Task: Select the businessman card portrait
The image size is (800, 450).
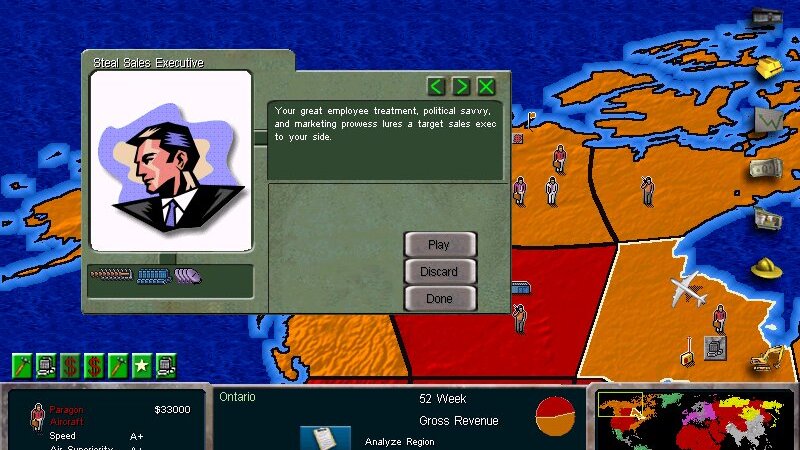Action: pos(170,160)
